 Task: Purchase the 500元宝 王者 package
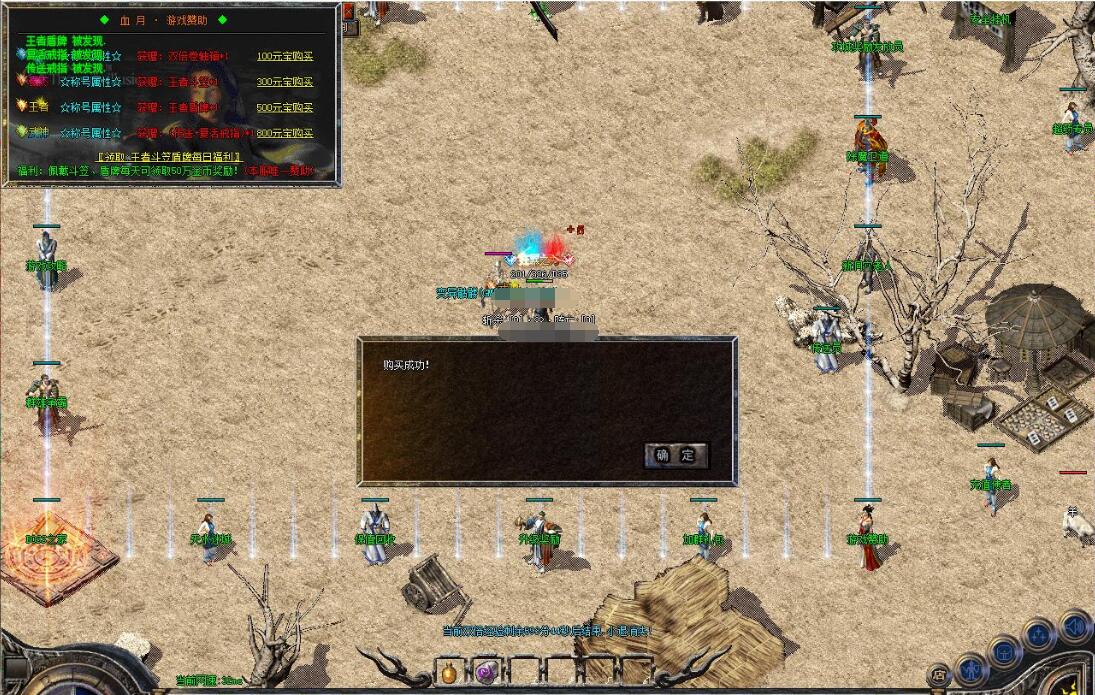285,107
